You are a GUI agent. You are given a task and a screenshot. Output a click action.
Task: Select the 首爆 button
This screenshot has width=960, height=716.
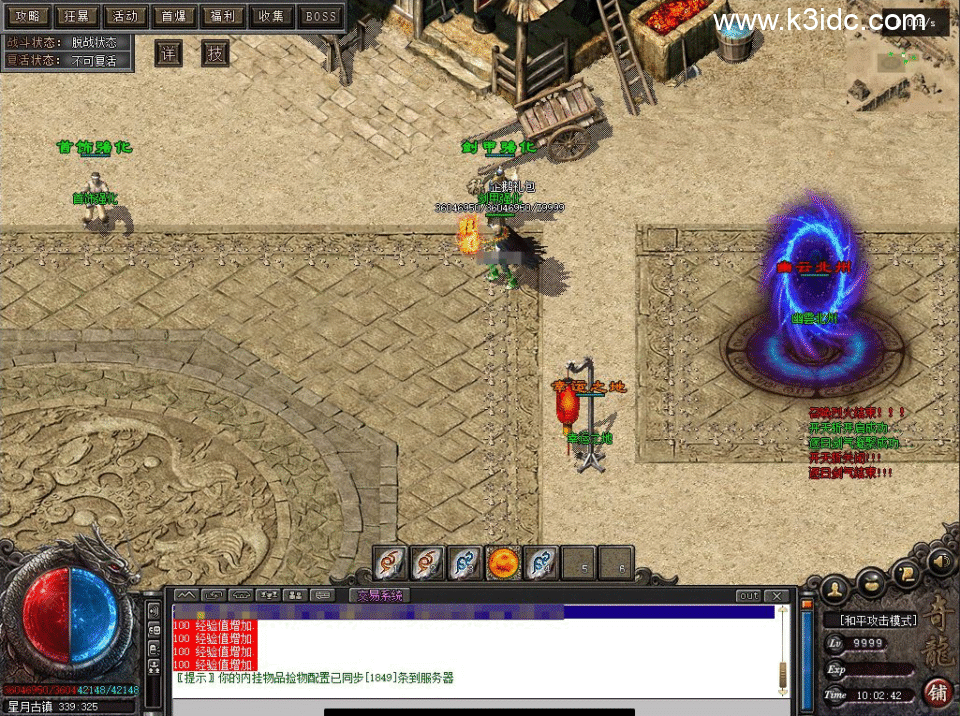pos(174,16)
